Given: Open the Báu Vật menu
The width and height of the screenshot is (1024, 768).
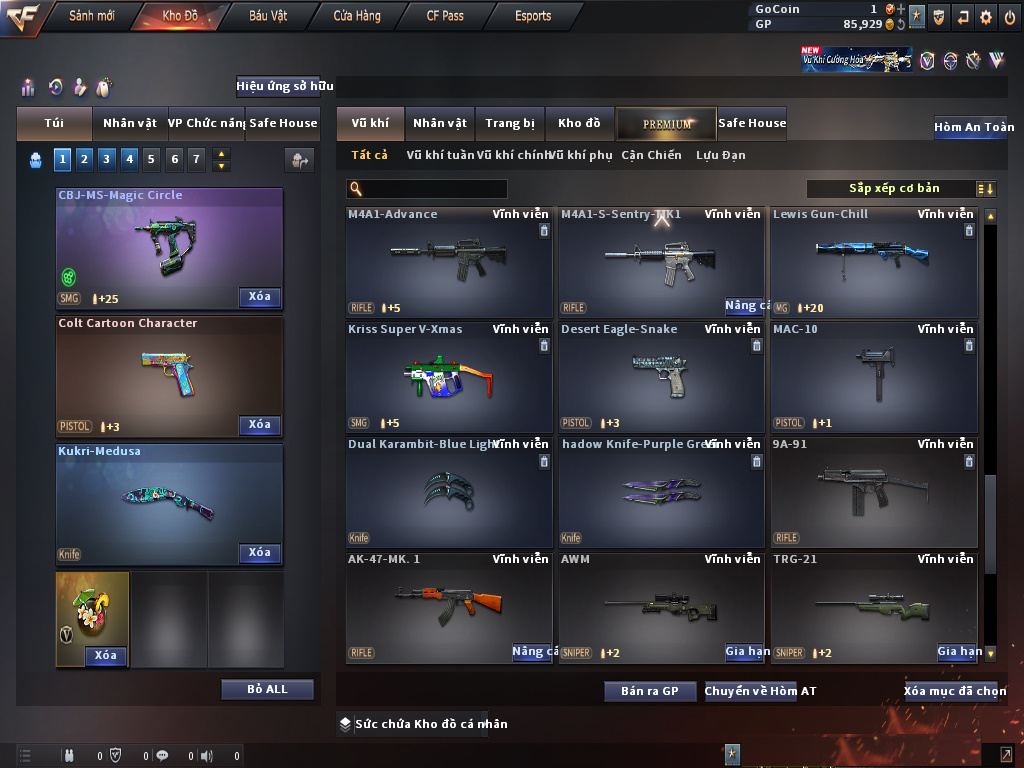Looking at the screenshot, I should [x=270, y=16].
